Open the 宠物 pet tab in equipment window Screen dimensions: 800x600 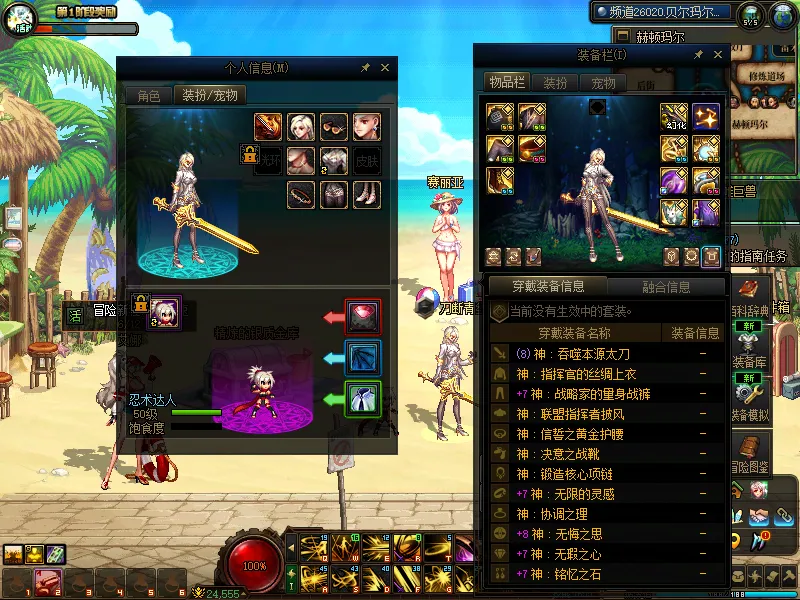(603, 83)
